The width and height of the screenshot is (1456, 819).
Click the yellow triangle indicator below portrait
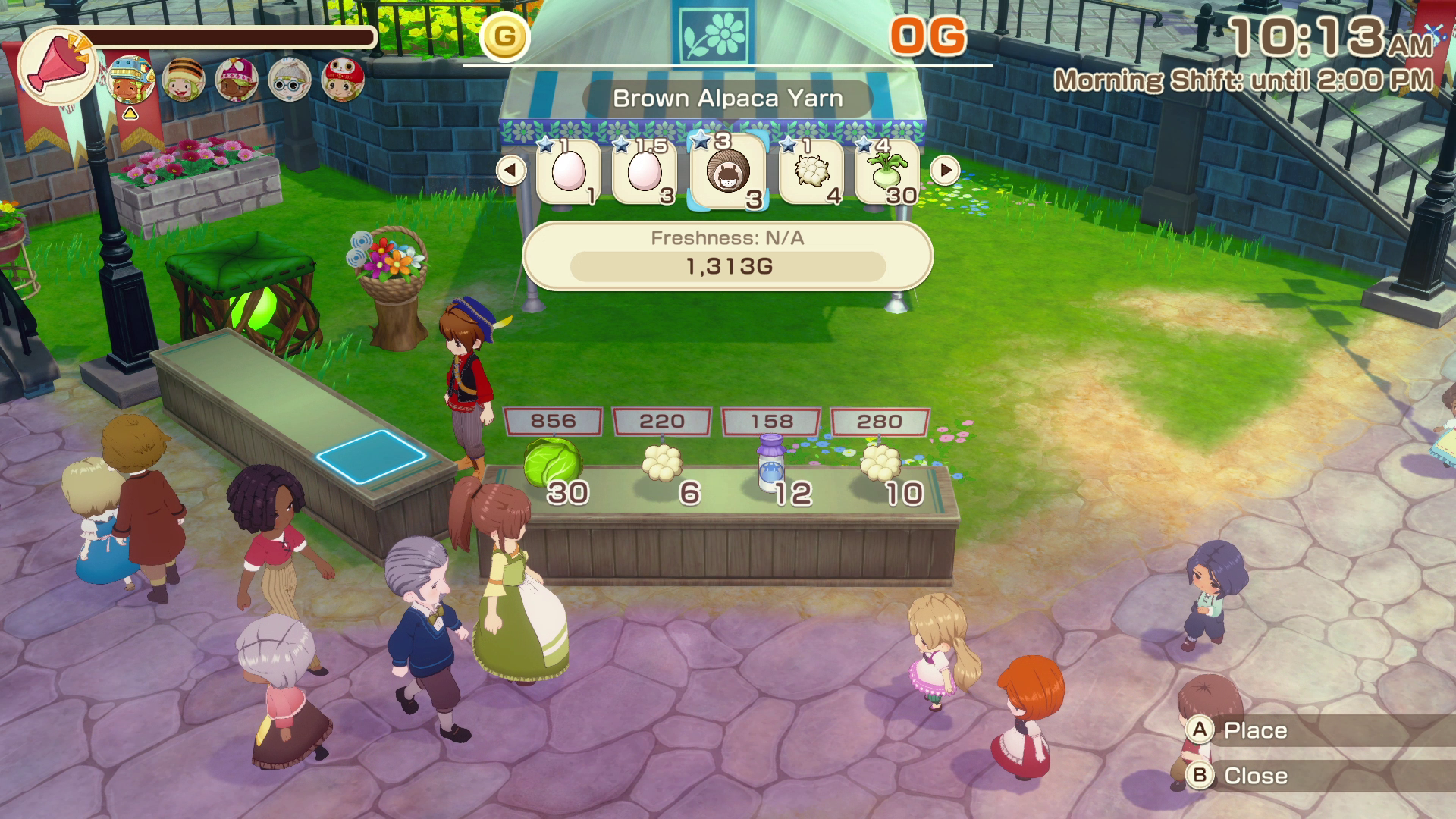point(130,115)
